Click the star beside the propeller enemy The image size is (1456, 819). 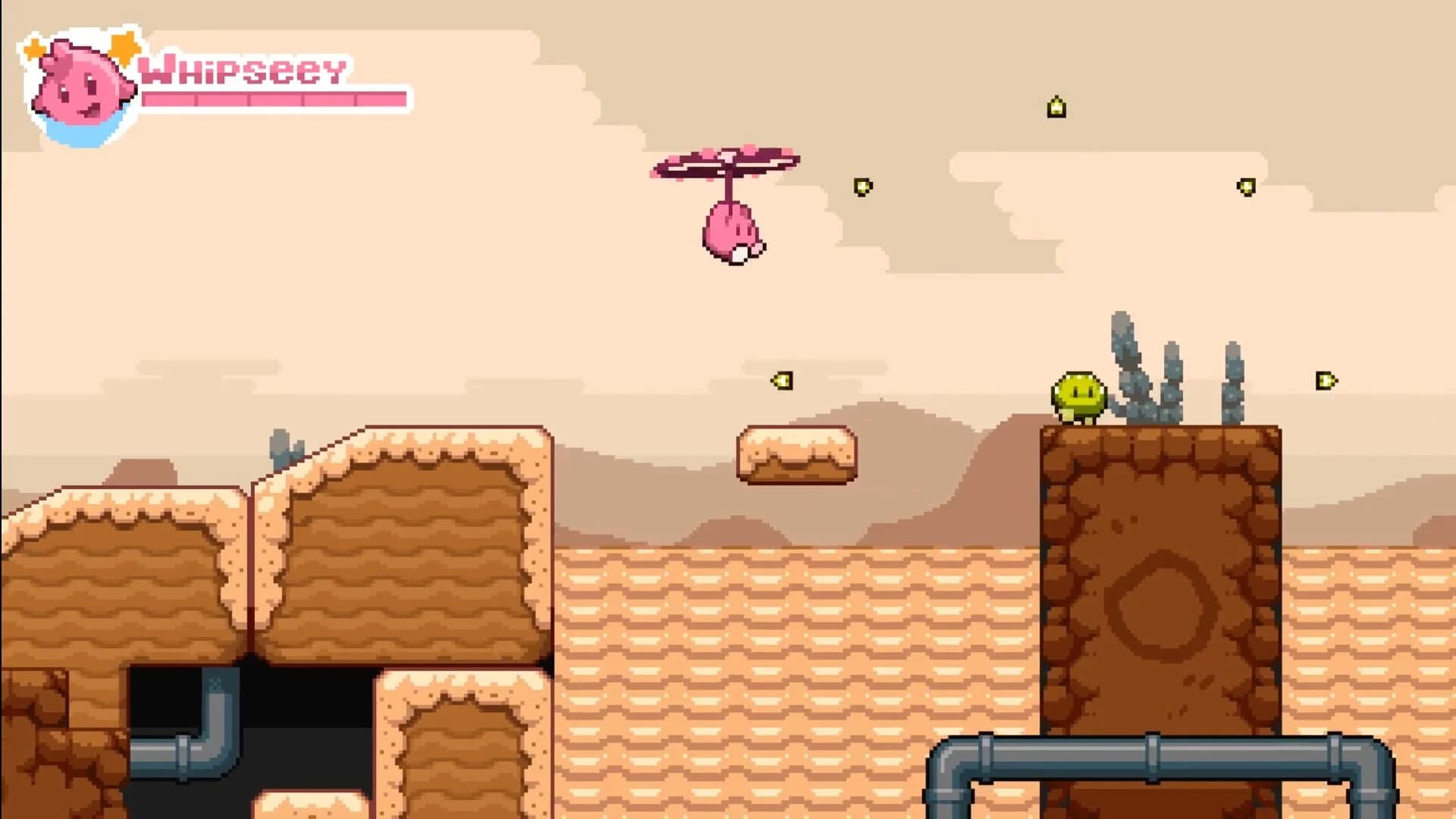click(x=861, y=187)
